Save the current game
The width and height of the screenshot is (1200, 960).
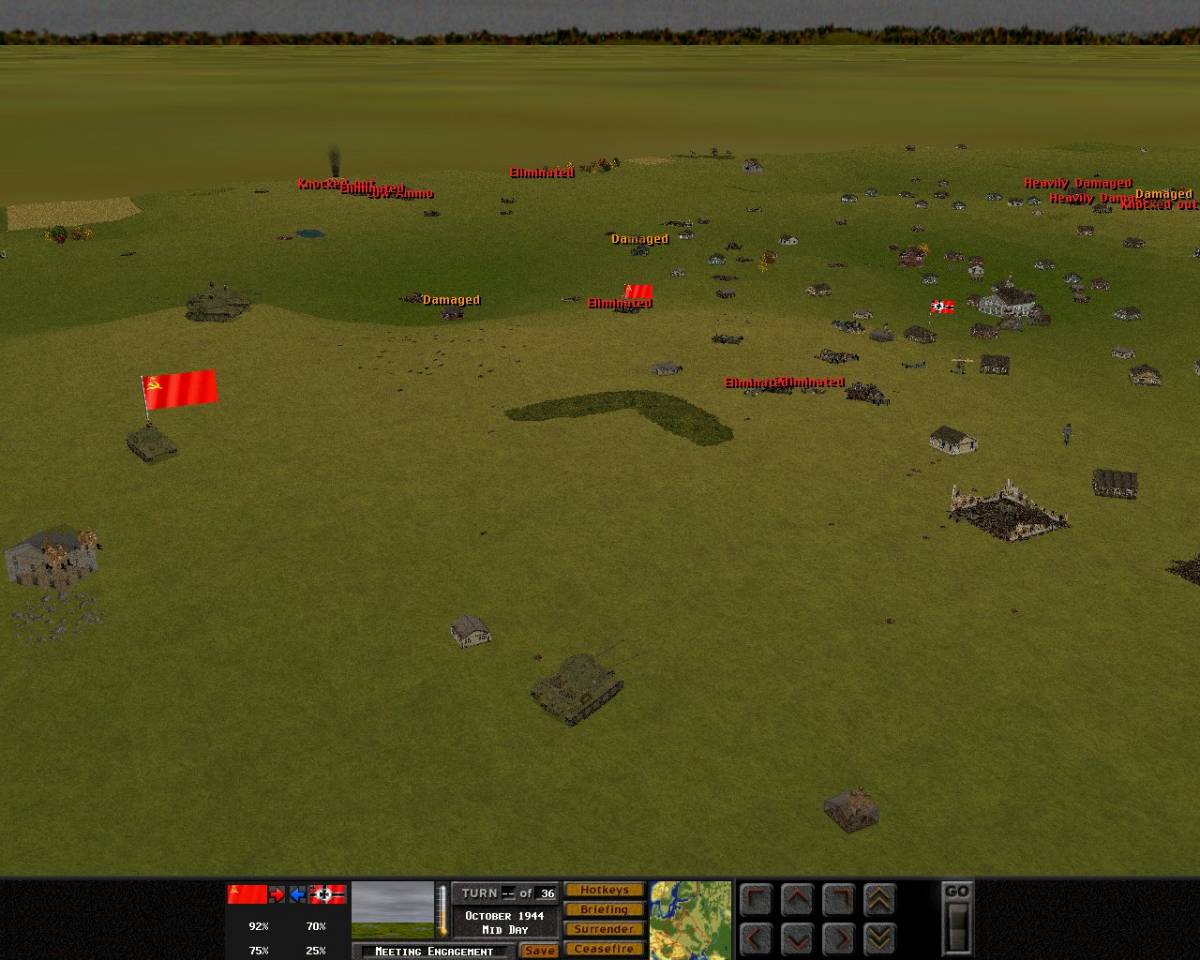[x=539, y=951]
